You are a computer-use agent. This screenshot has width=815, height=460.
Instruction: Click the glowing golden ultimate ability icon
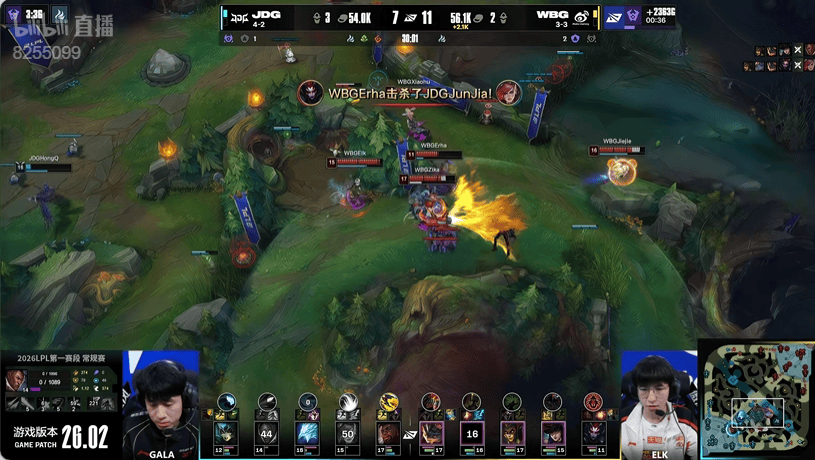pos(389,402)
